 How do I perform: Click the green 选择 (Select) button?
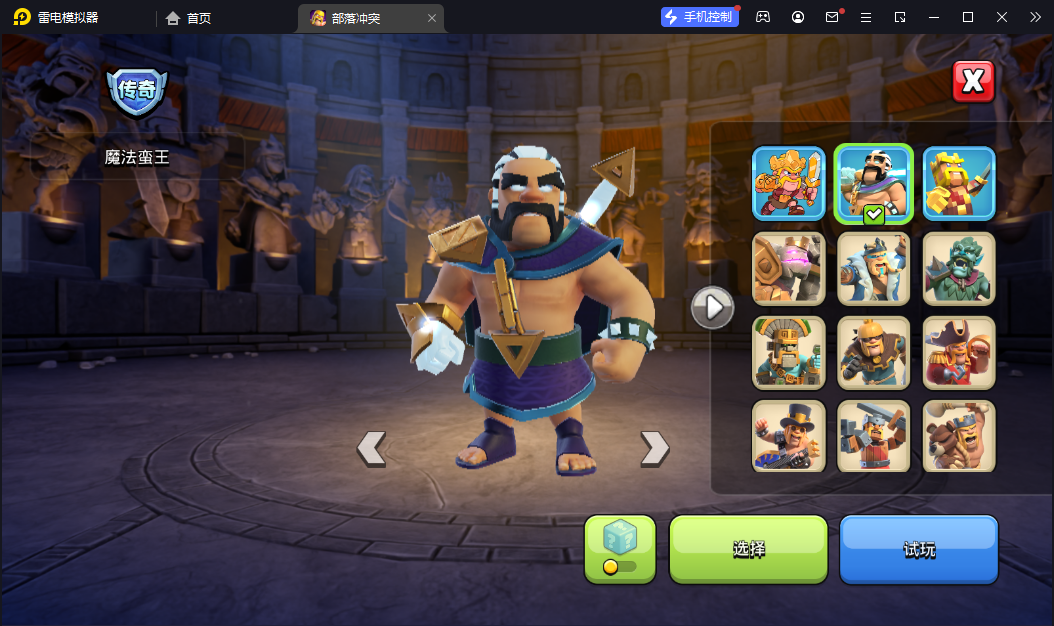(748, 549)
